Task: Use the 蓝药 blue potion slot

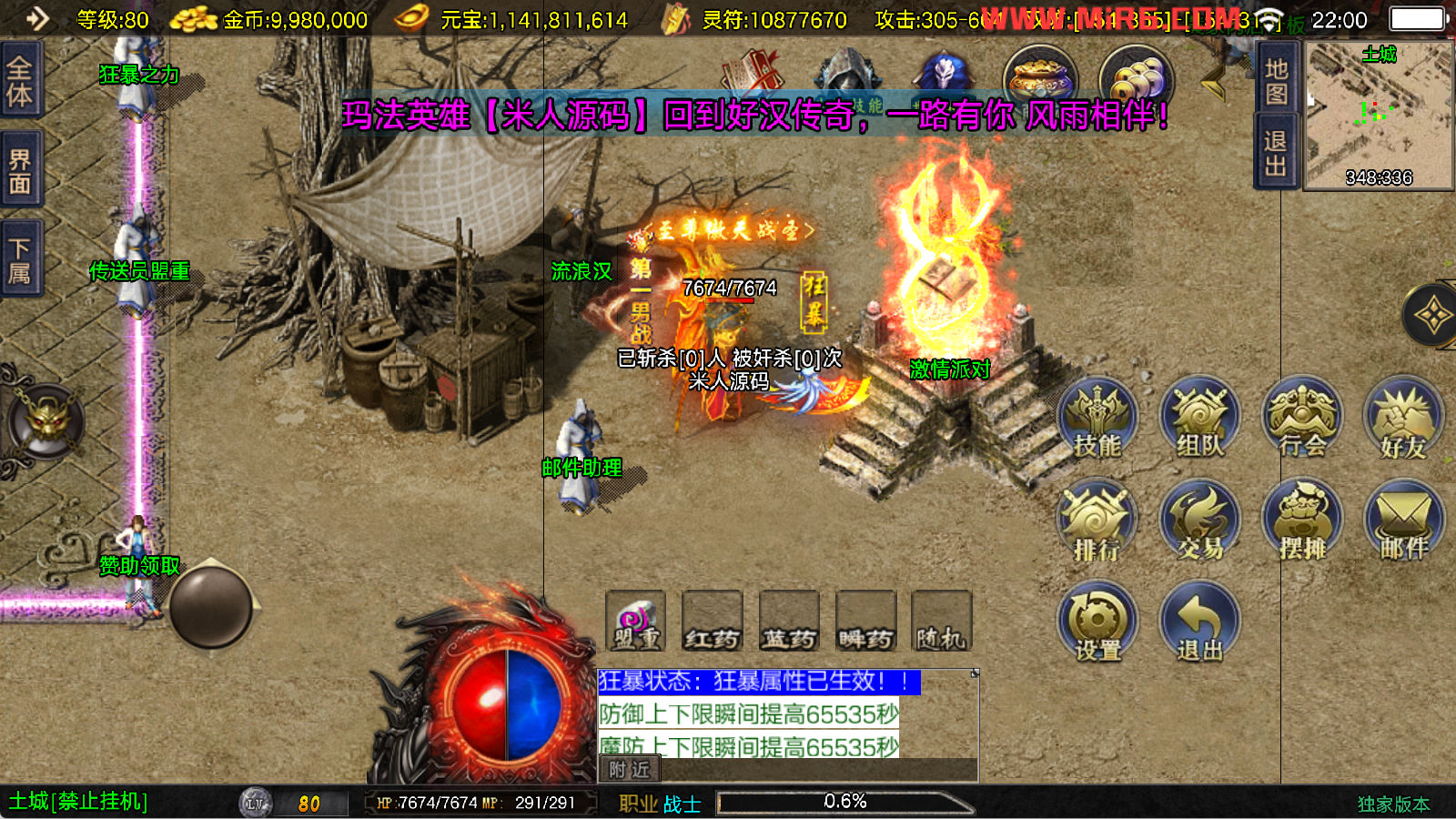Action: (x=789, y=622)
